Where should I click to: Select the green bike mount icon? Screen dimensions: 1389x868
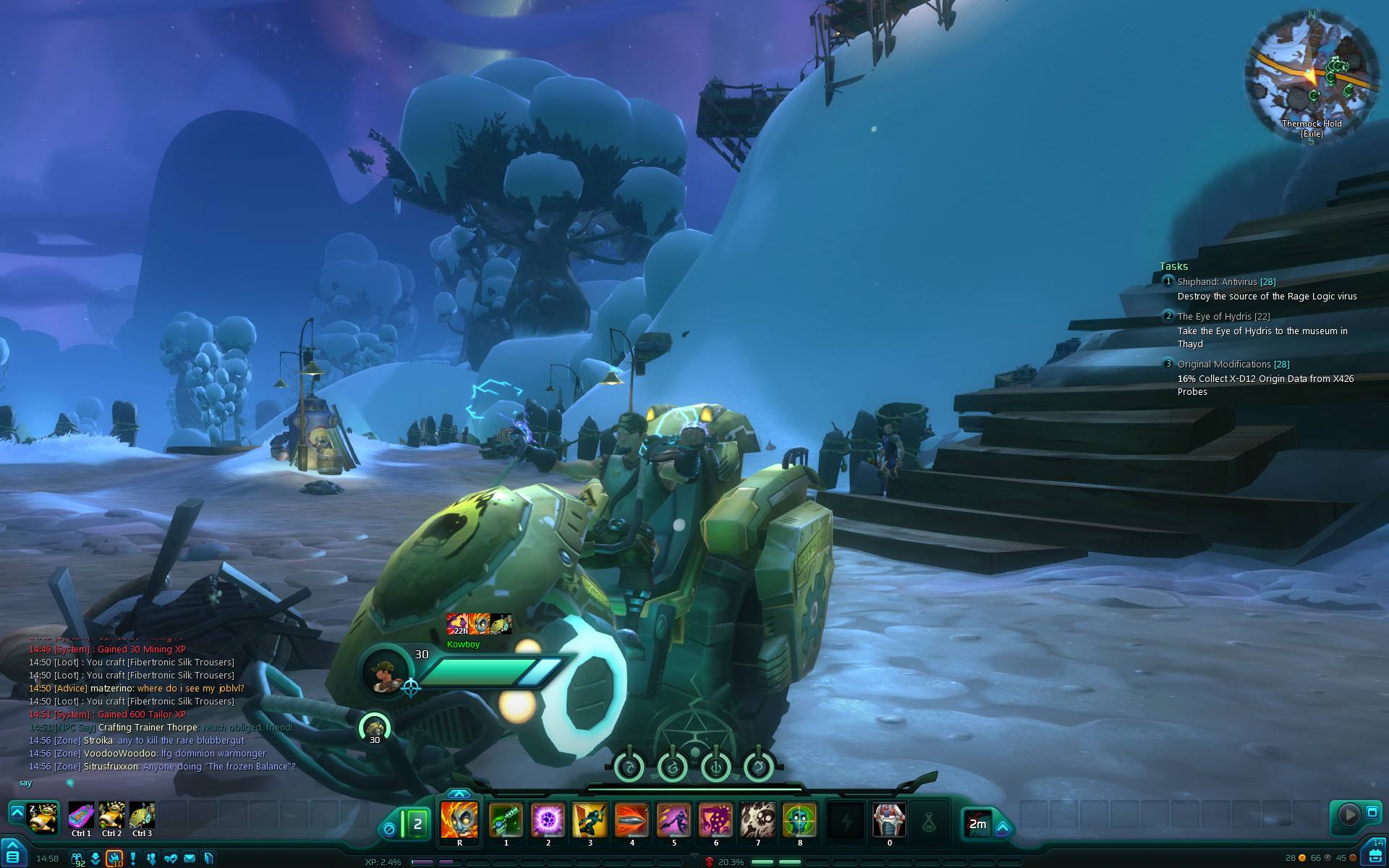click(x=142, y=815)
